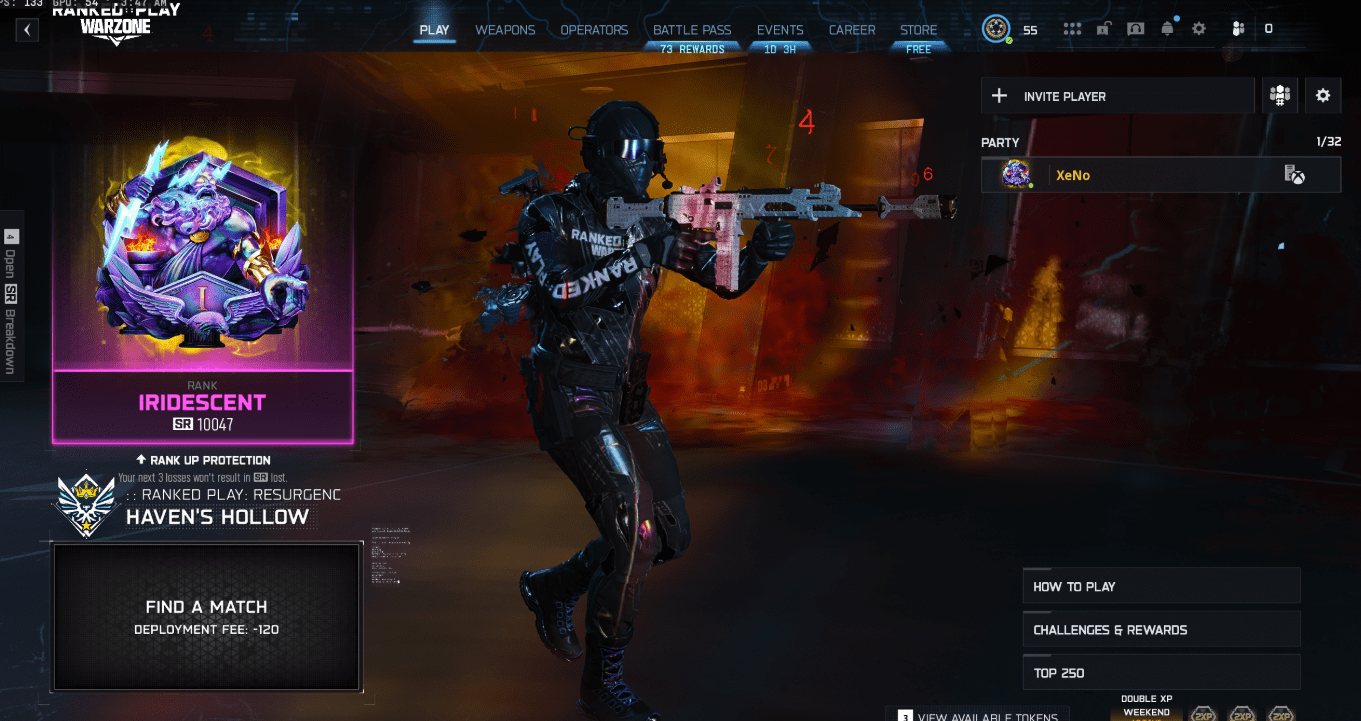The width and height of the screenshot is (1361, 721).
Task: Switch to the Store tab
Action: [918, 30]
